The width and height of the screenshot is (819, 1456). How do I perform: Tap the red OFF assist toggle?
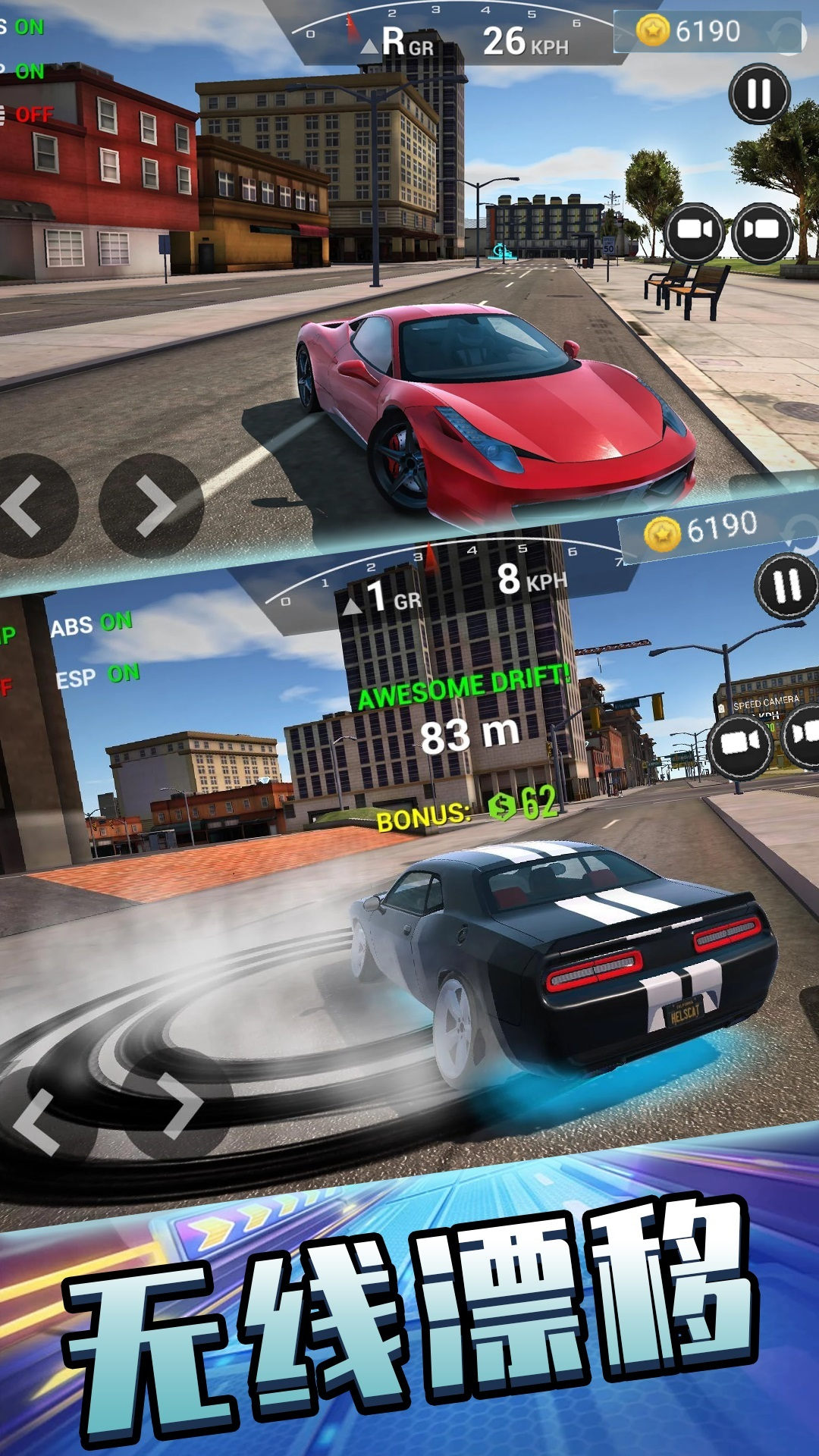30,115
